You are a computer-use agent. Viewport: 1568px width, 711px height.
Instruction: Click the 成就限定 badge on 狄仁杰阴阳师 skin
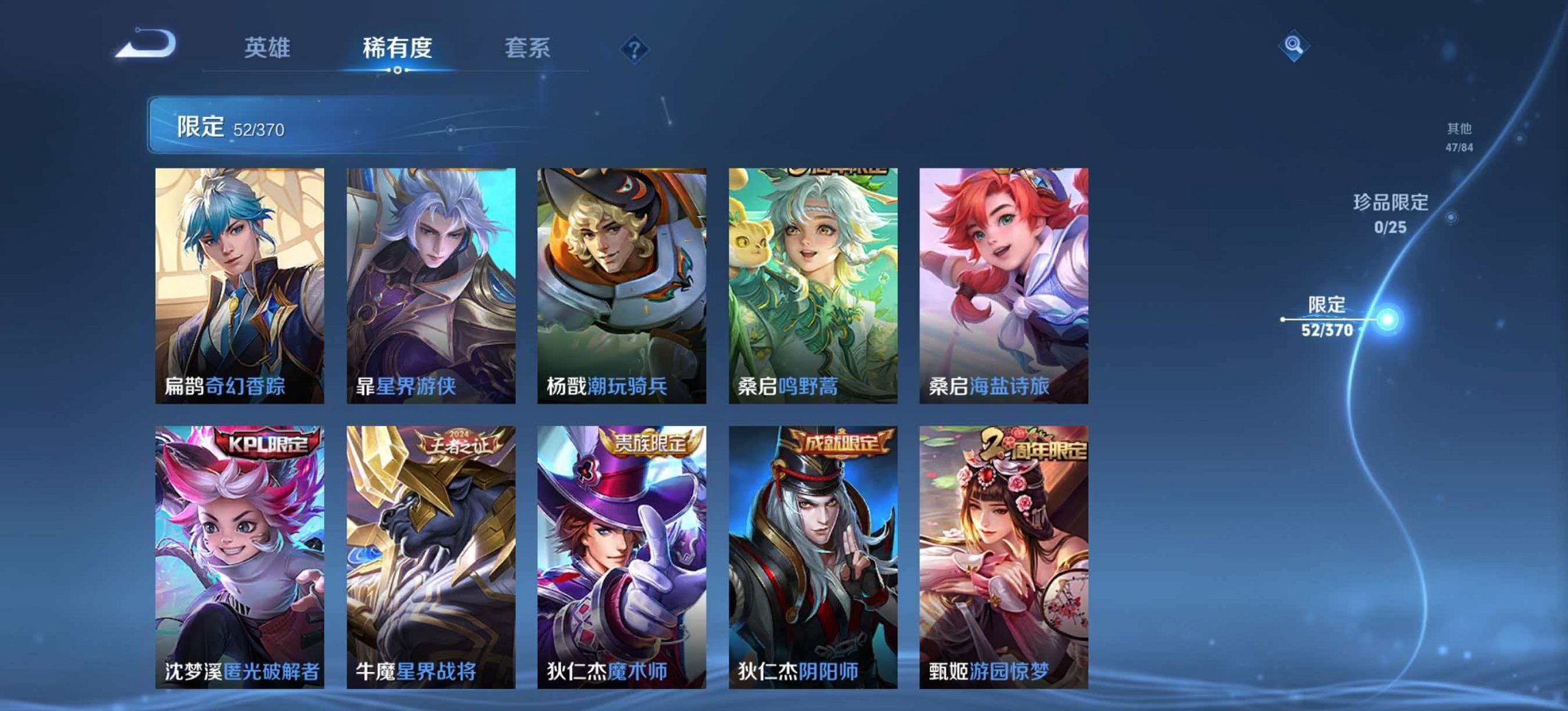pyautogui.click(x=843, y=443)
